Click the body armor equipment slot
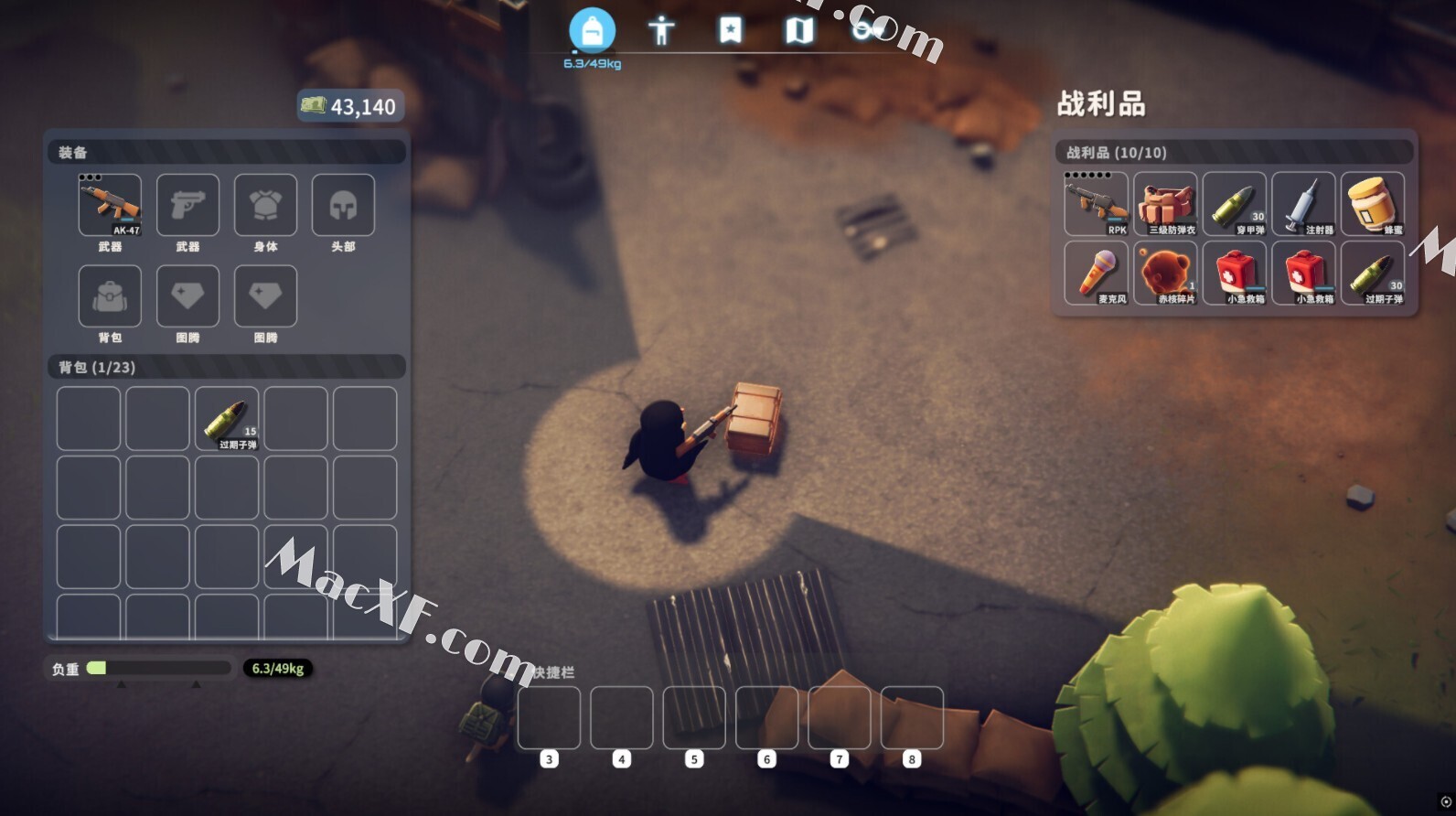1456x816 pixels. (x=265, y=205)
